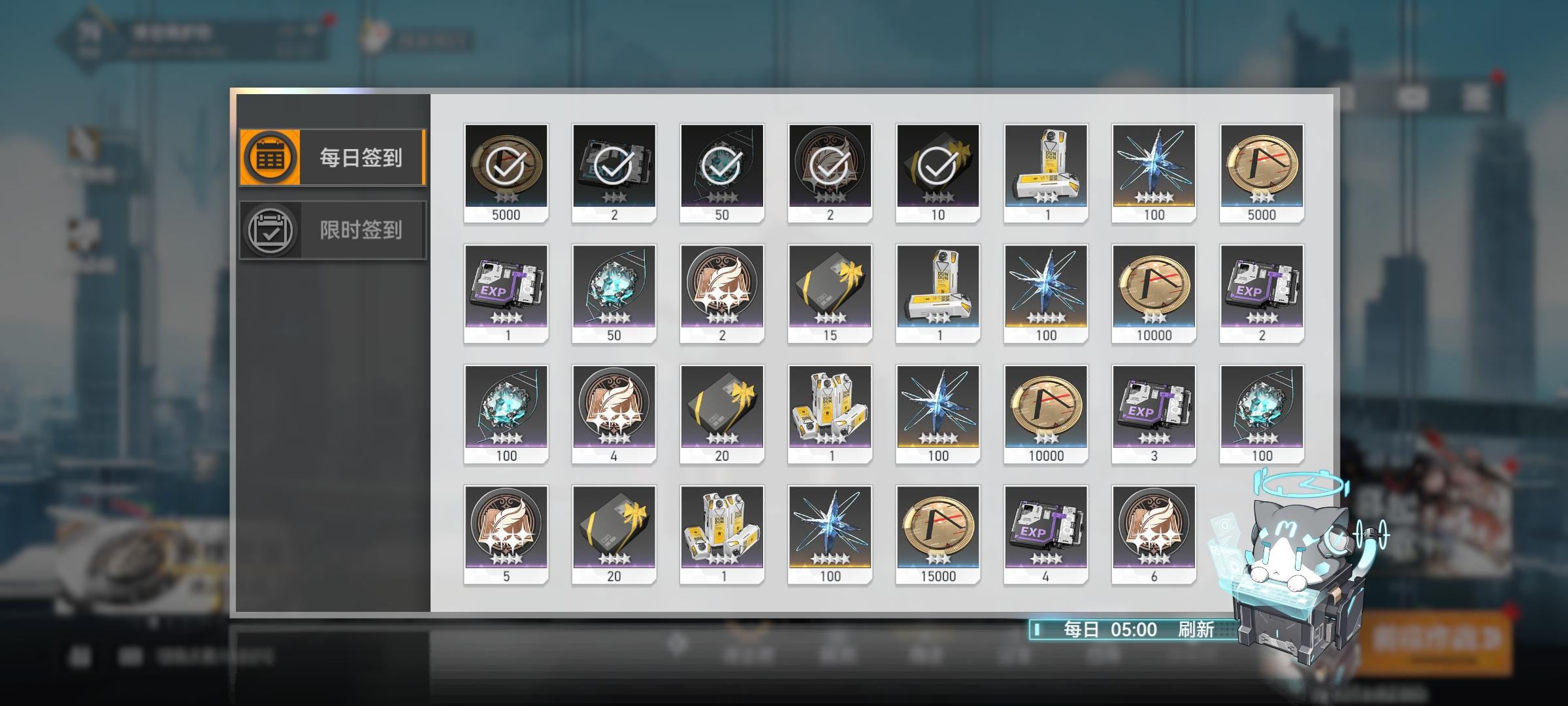The height and width of the screenshot is (706, 1568).
Task: Click the checkmark on the day 5 claimed reward
Action: (936, 165)
